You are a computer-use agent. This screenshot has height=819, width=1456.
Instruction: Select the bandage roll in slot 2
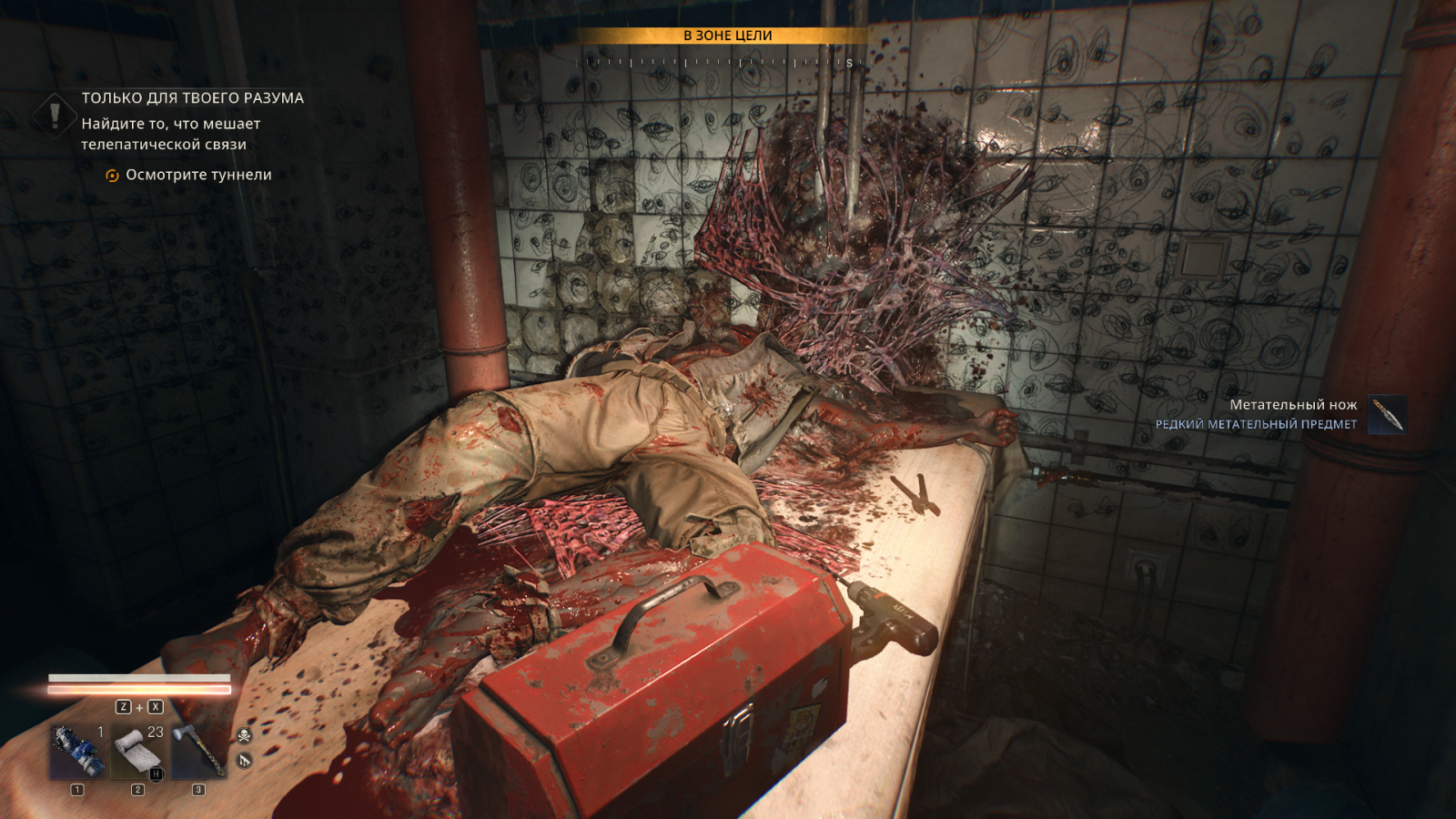point(138,752)
